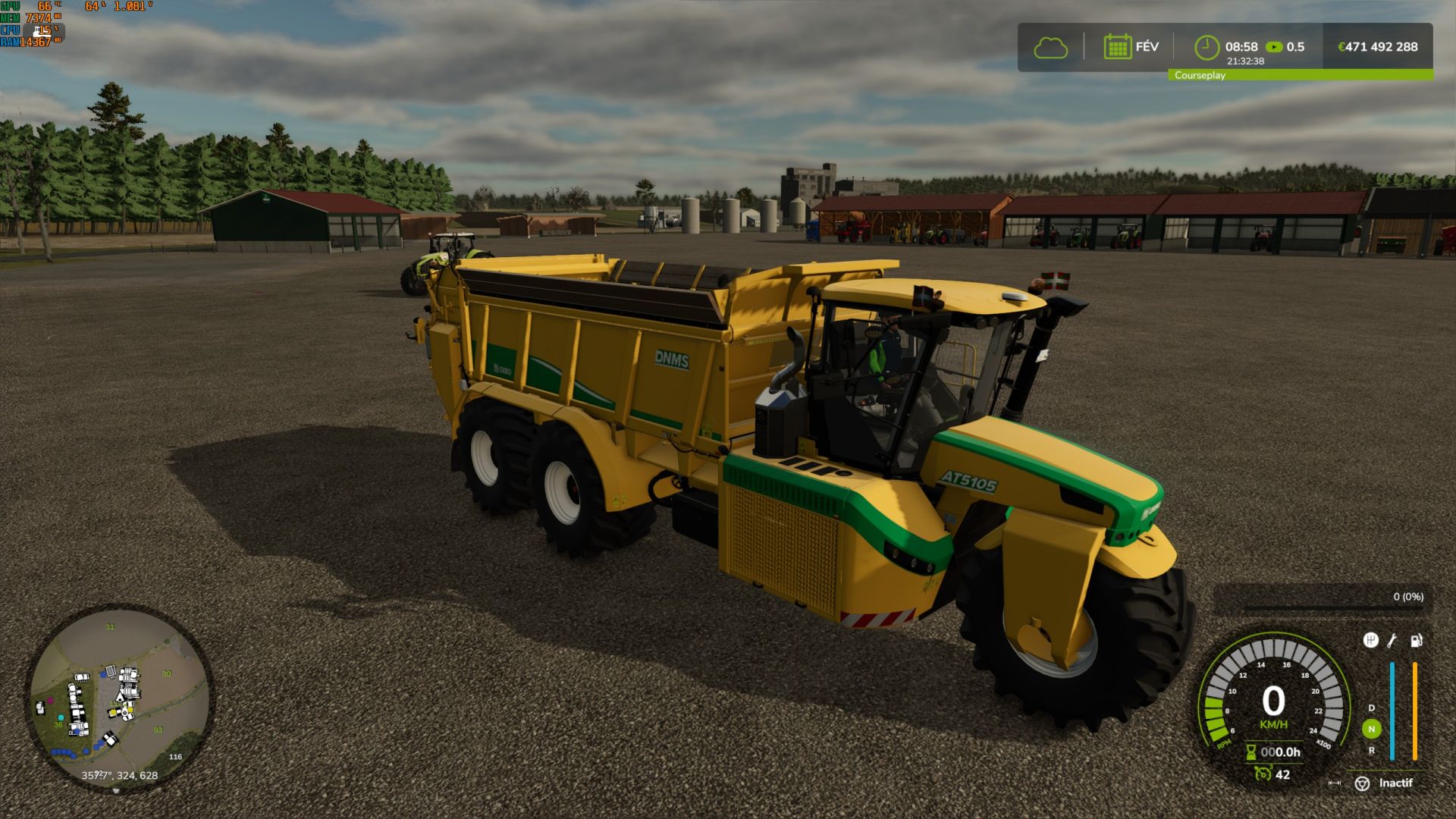The height and width of the screenshot is (819, 1456).
Task: Click the gearbox shifter icon
Action: [x=1370, y=640]
